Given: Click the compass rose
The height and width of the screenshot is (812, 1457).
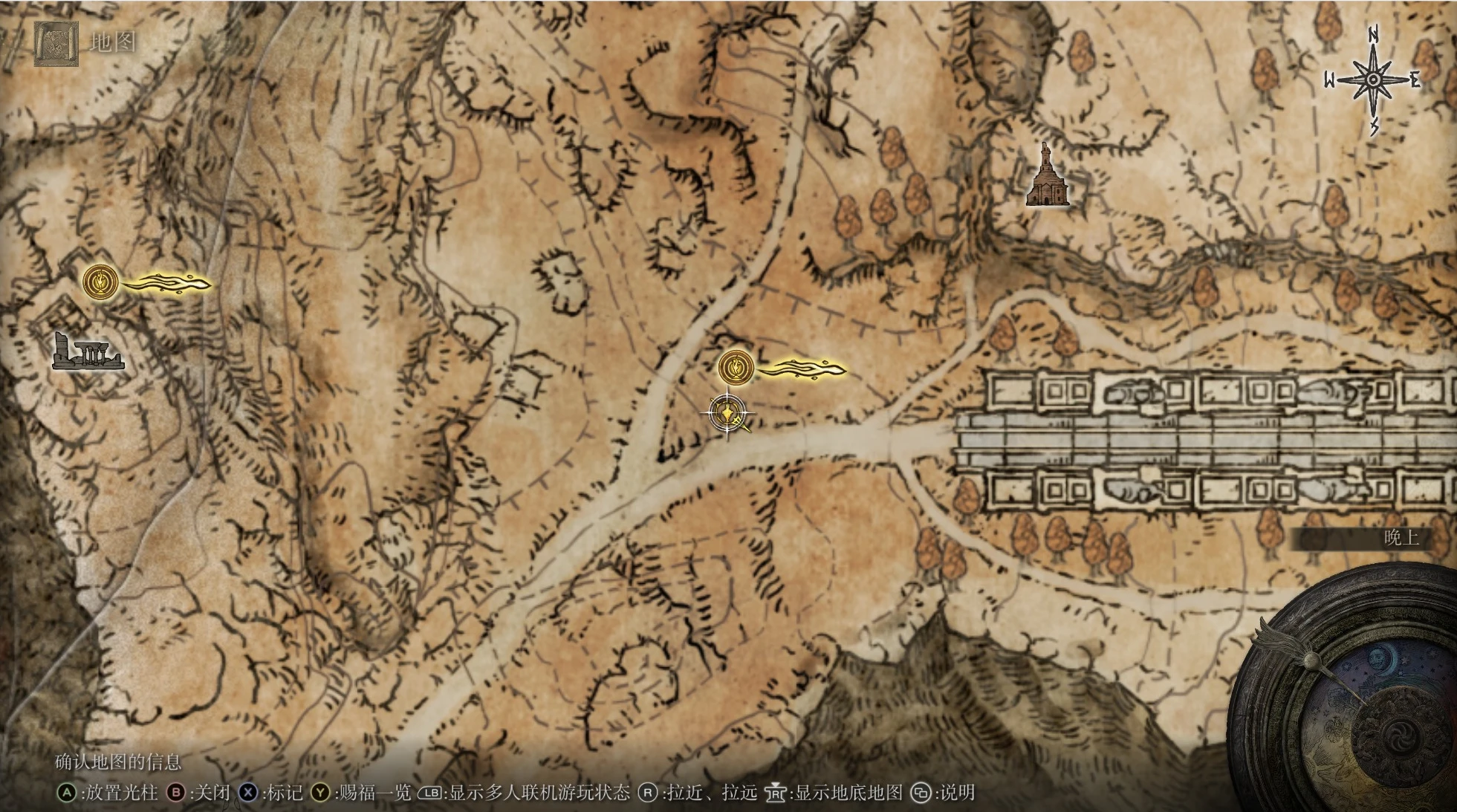Looking at the screenshot, I should pos(1373,80).
